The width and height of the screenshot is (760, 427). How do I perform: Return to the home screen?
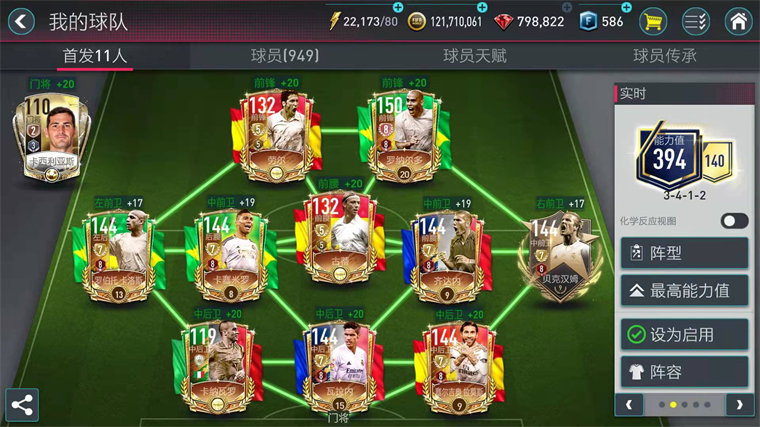point(738,21)
